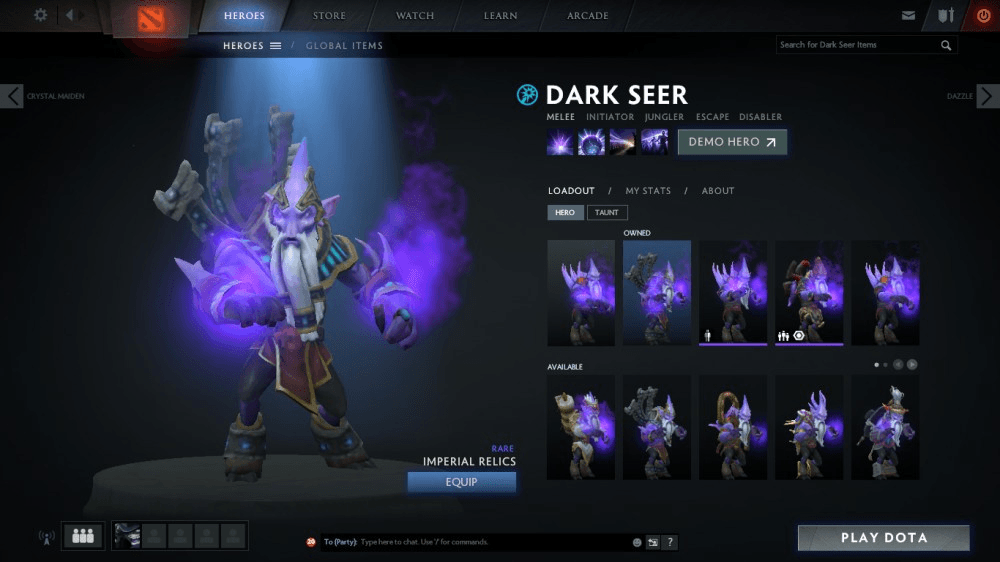Open the settings gear icon

41,15
